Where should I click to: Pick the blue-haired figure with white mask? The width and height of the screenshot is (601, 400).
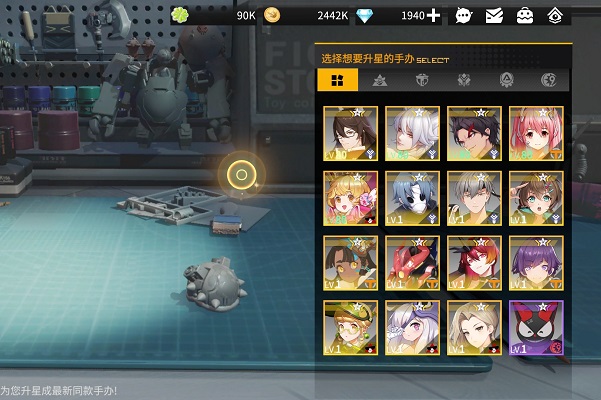coord(413,198)
